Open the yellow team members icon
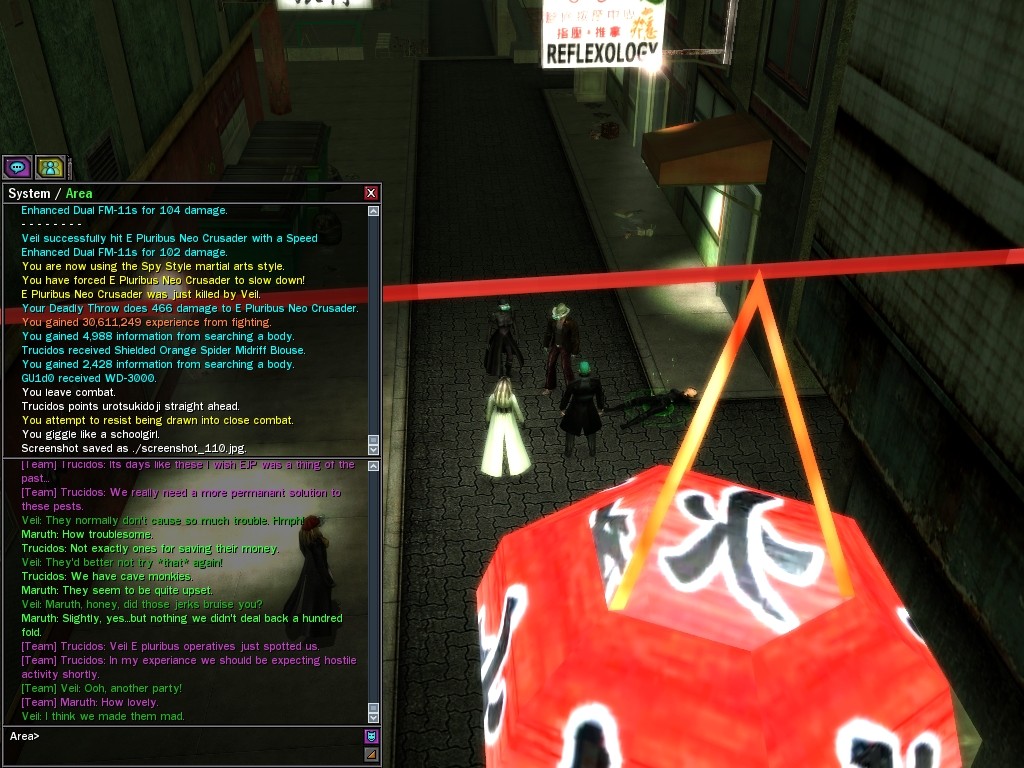The height and width of the screenshot is (768, 1024). pos(50,167)
